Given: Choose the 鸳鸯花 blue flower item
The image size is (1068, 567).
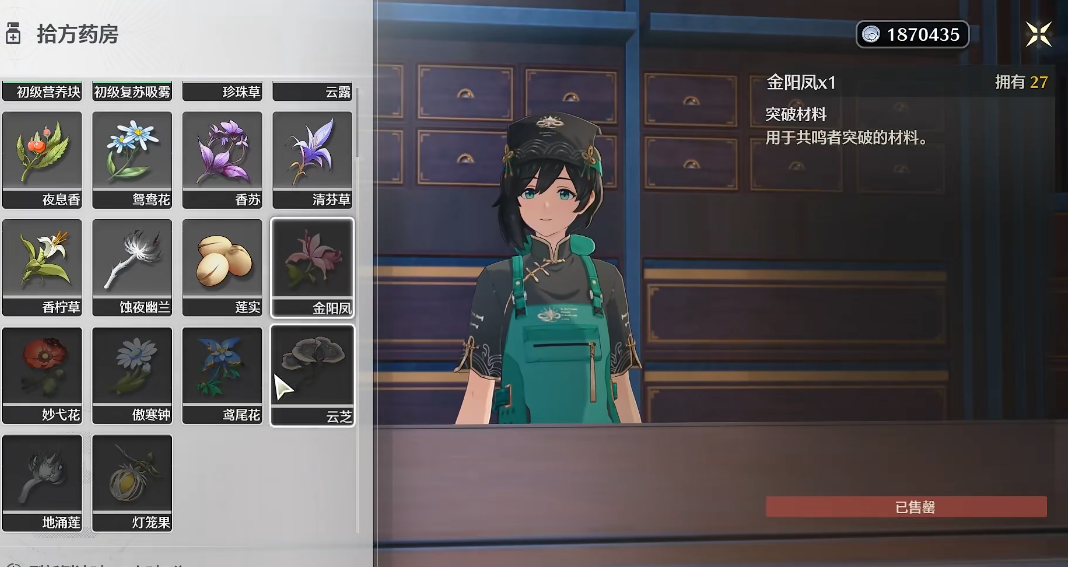Looking at the screenshot, I should pyautogui.click(x=132, y=159).
